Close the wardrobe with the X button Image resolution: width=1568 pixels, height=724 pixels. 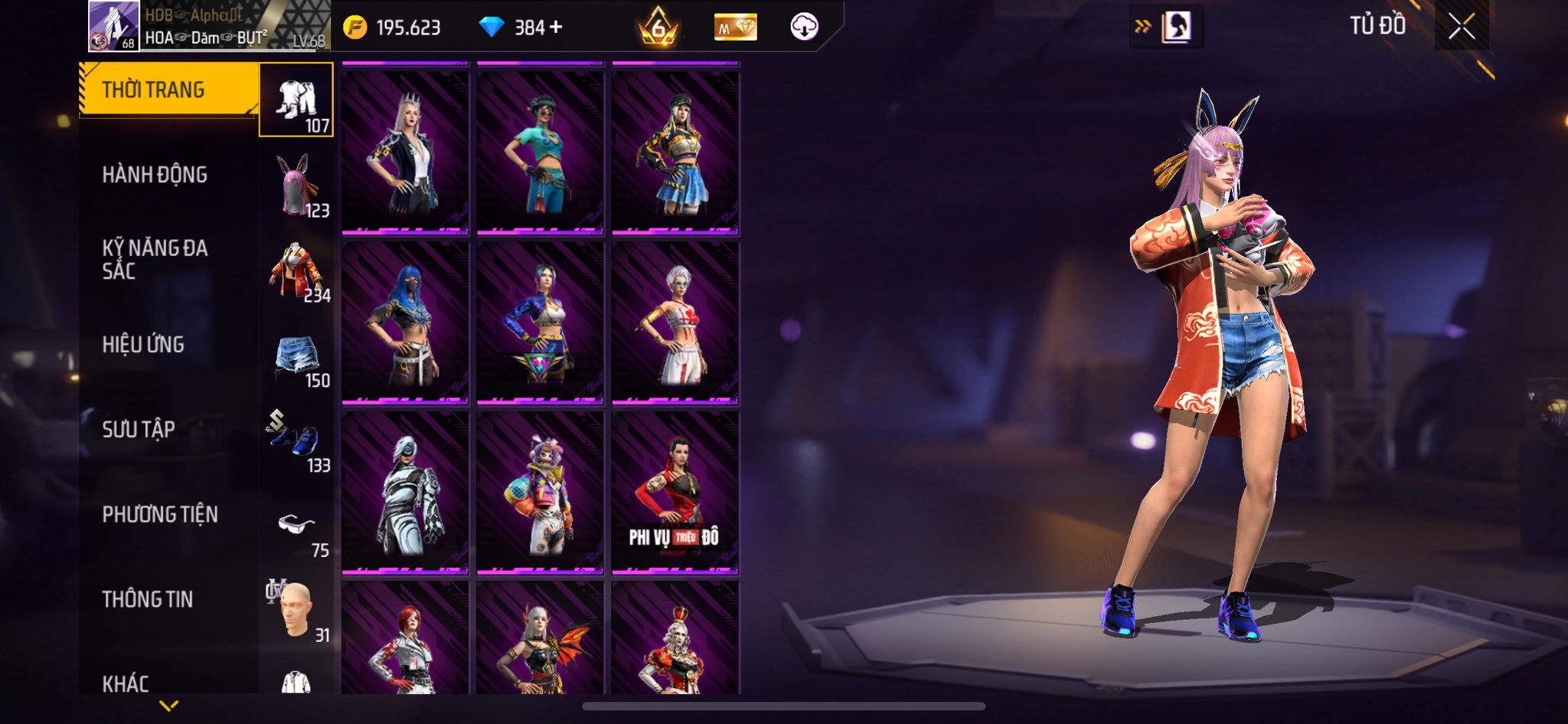[x=1461, y=27]
